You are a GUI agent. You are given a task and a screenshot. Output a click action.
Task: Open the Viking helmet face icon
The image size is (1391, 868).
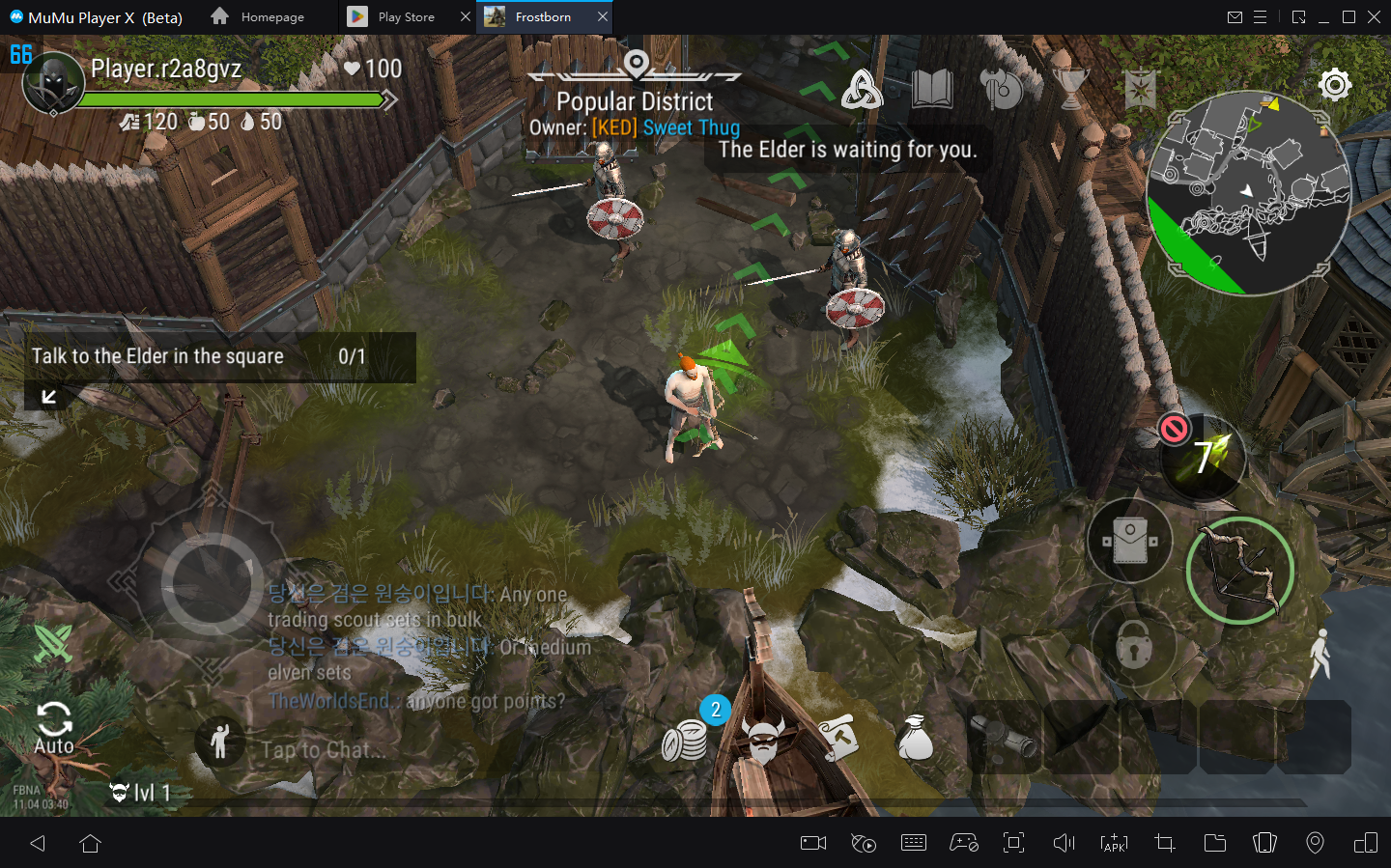tap(763, 742)
